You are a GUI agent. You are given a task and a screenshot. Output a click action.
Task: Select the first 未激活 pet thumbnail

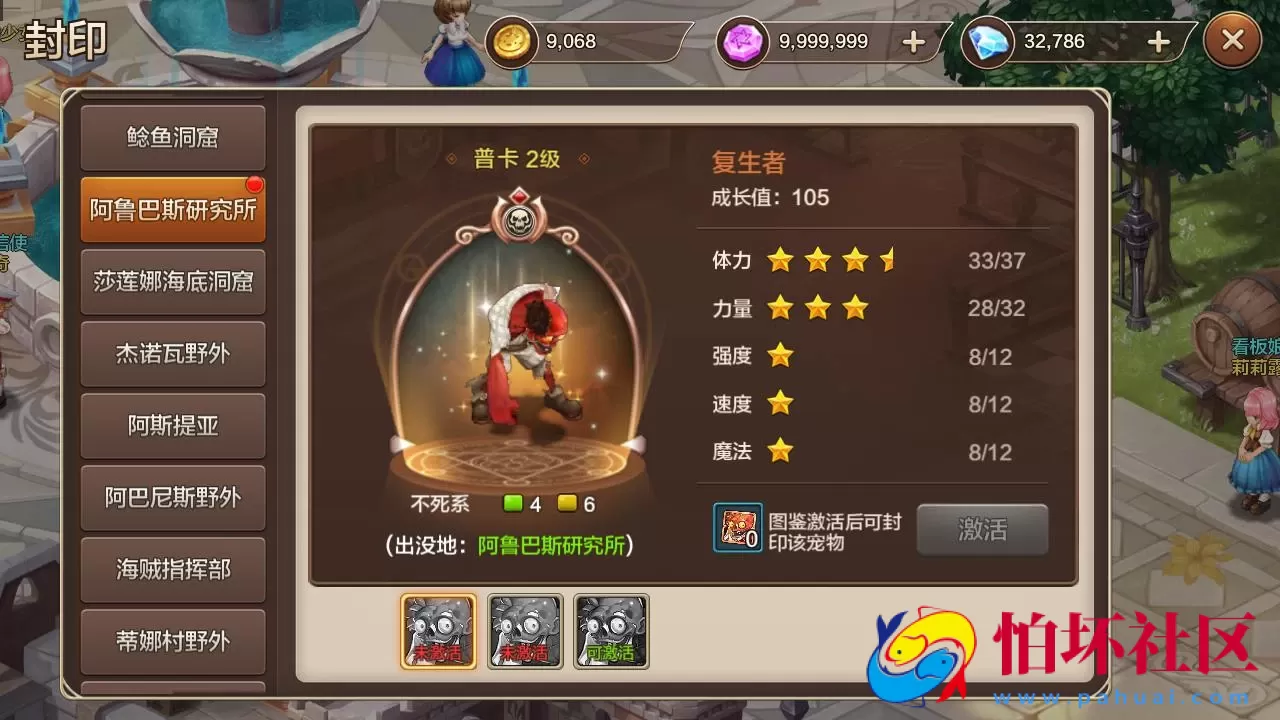point(437,630)
